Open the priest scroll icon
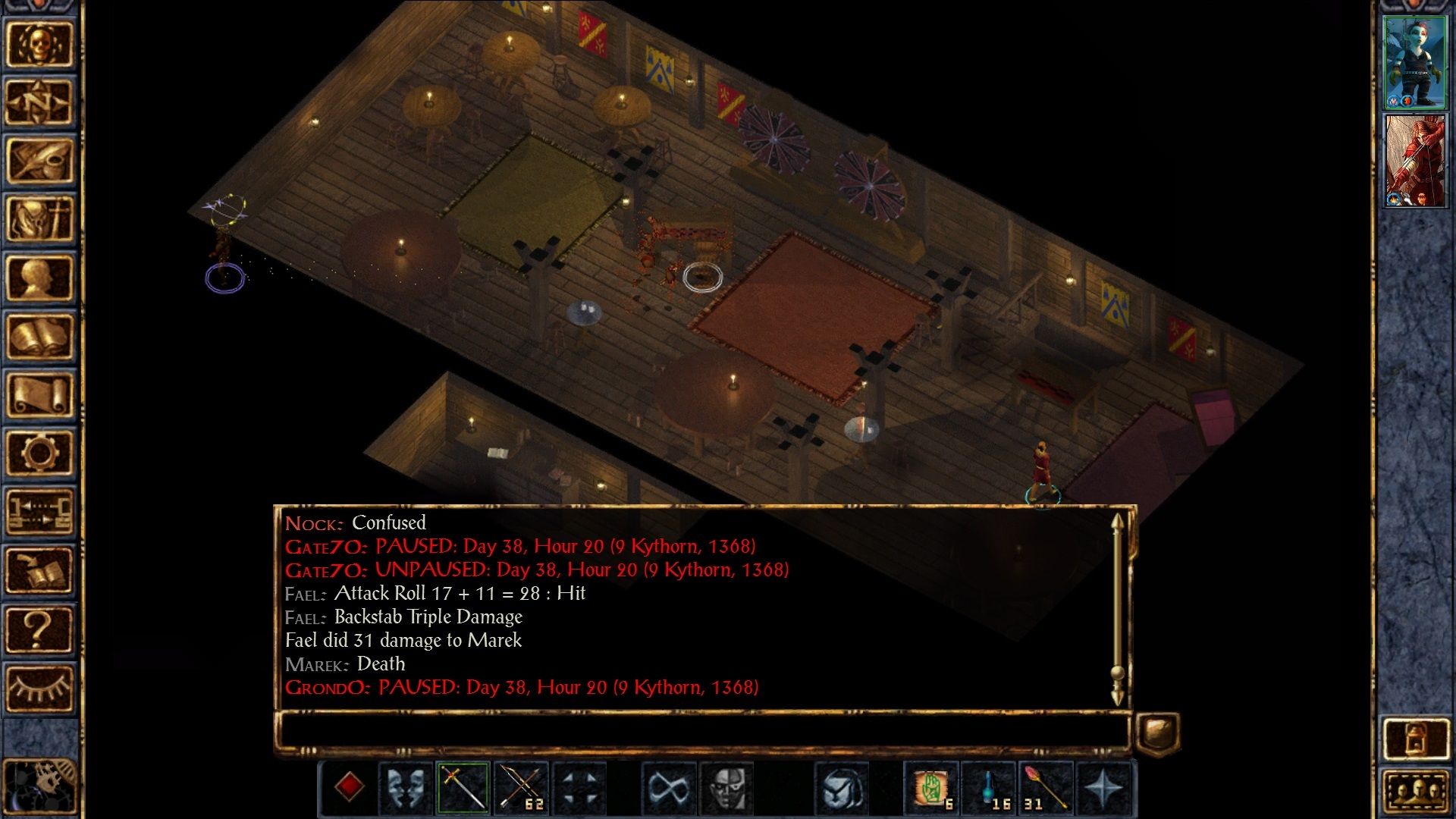This screenshot has height=819, width=1456. tap(39, 394)
